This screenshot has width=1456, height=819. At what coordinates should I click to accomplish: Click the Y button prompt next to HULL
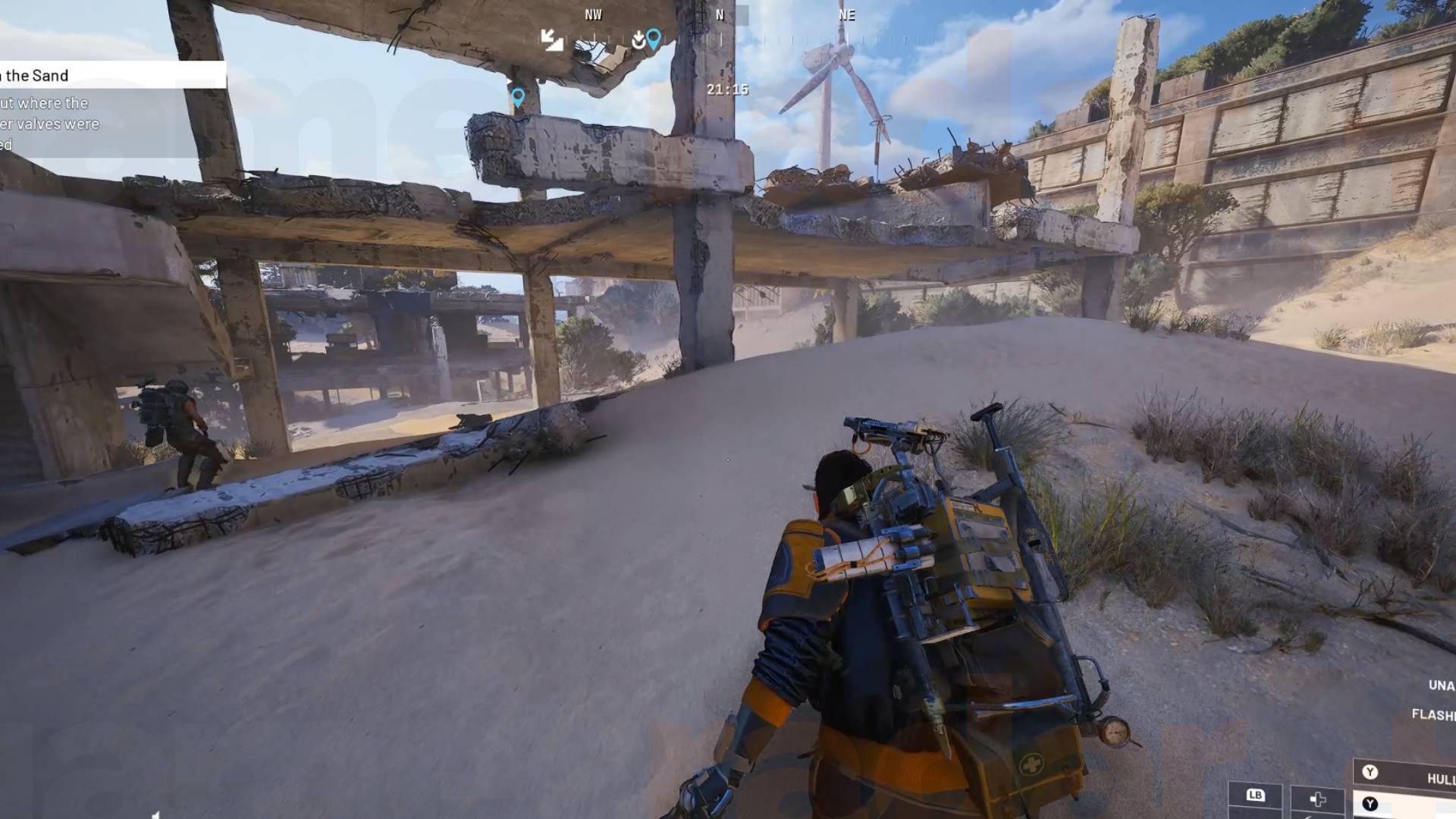(1370, 771)
